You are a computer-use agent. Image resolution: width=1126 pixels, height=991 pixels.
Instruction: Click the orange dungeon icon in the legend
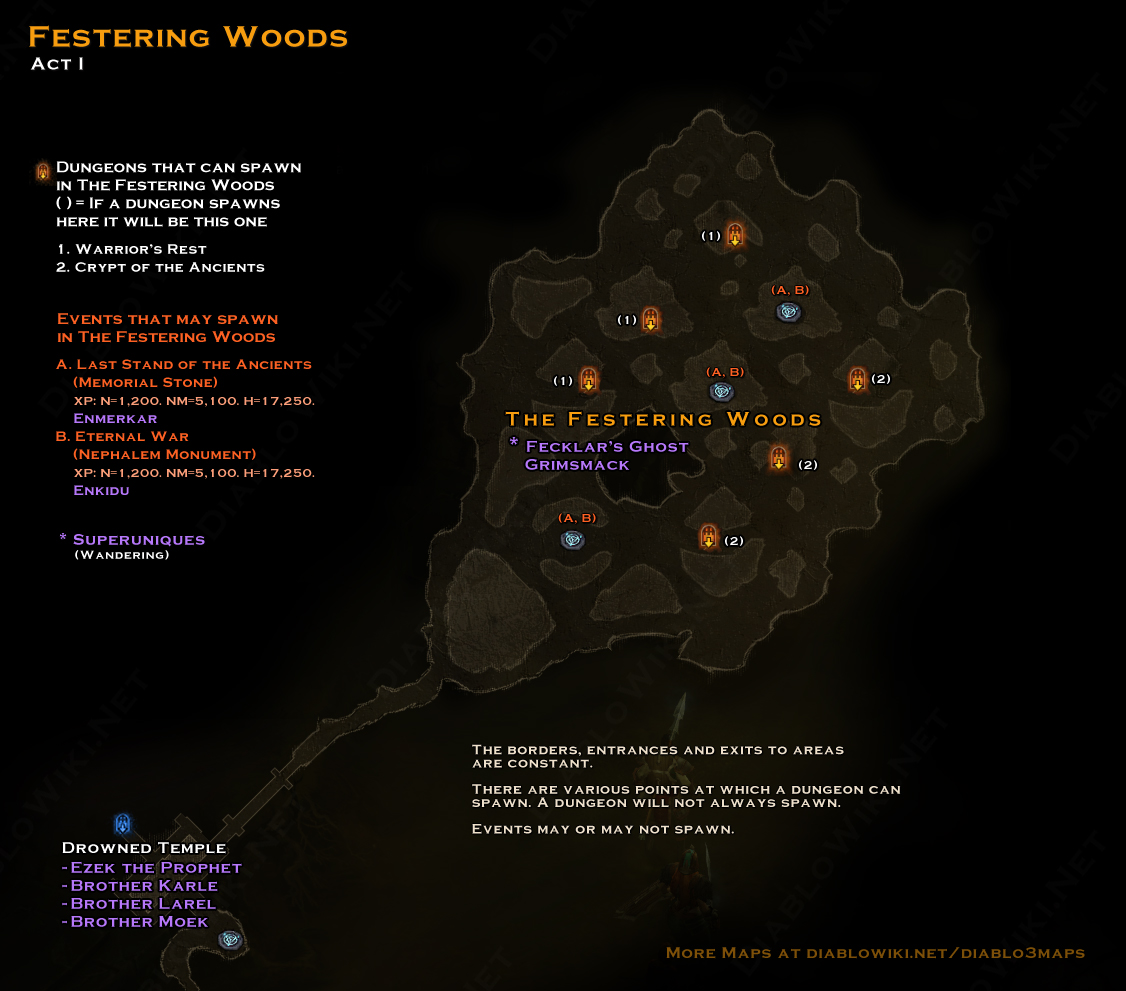(43, 171)
